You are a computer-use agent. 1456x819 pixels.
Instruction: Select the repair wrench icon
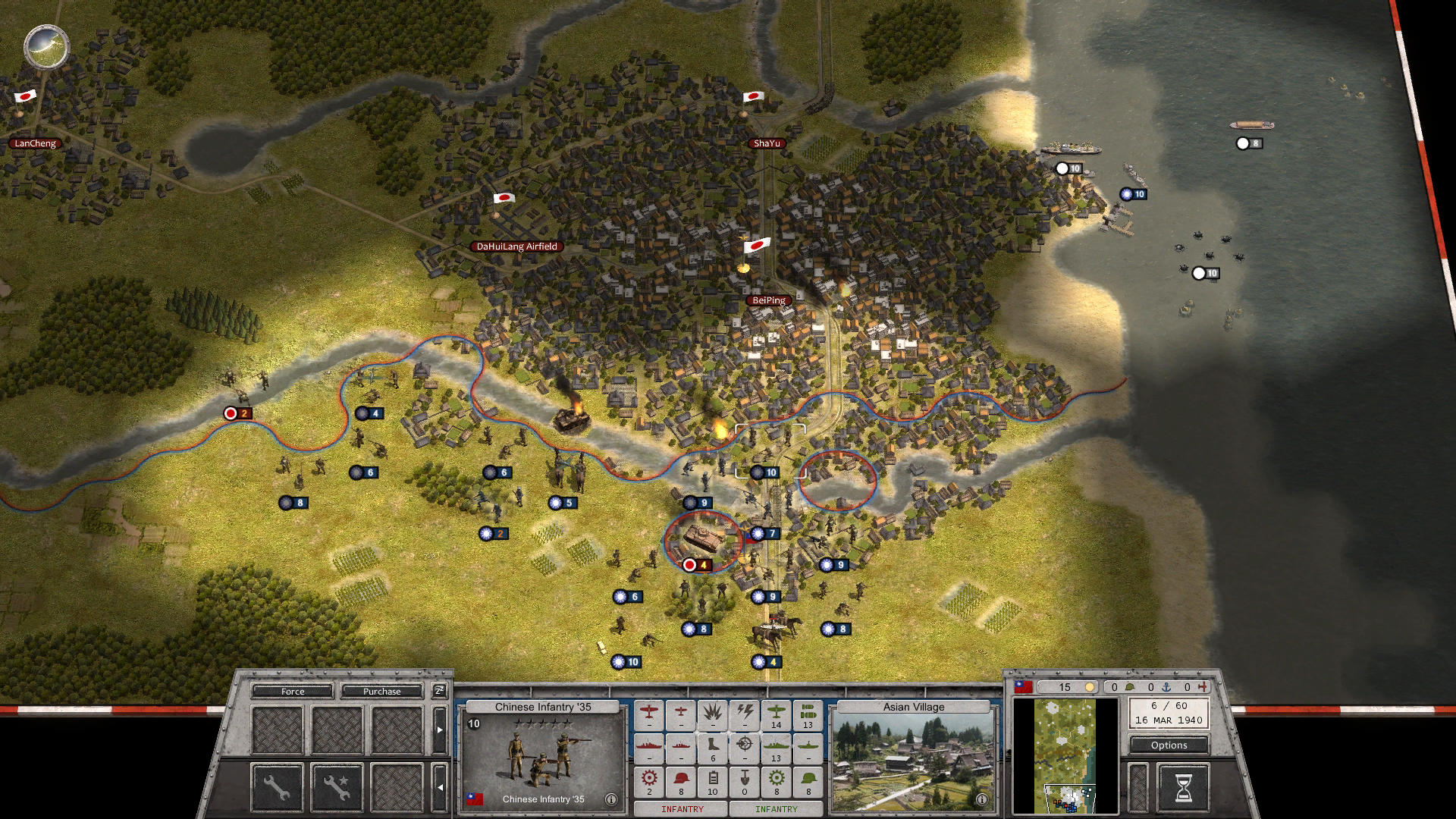point(277,789)
